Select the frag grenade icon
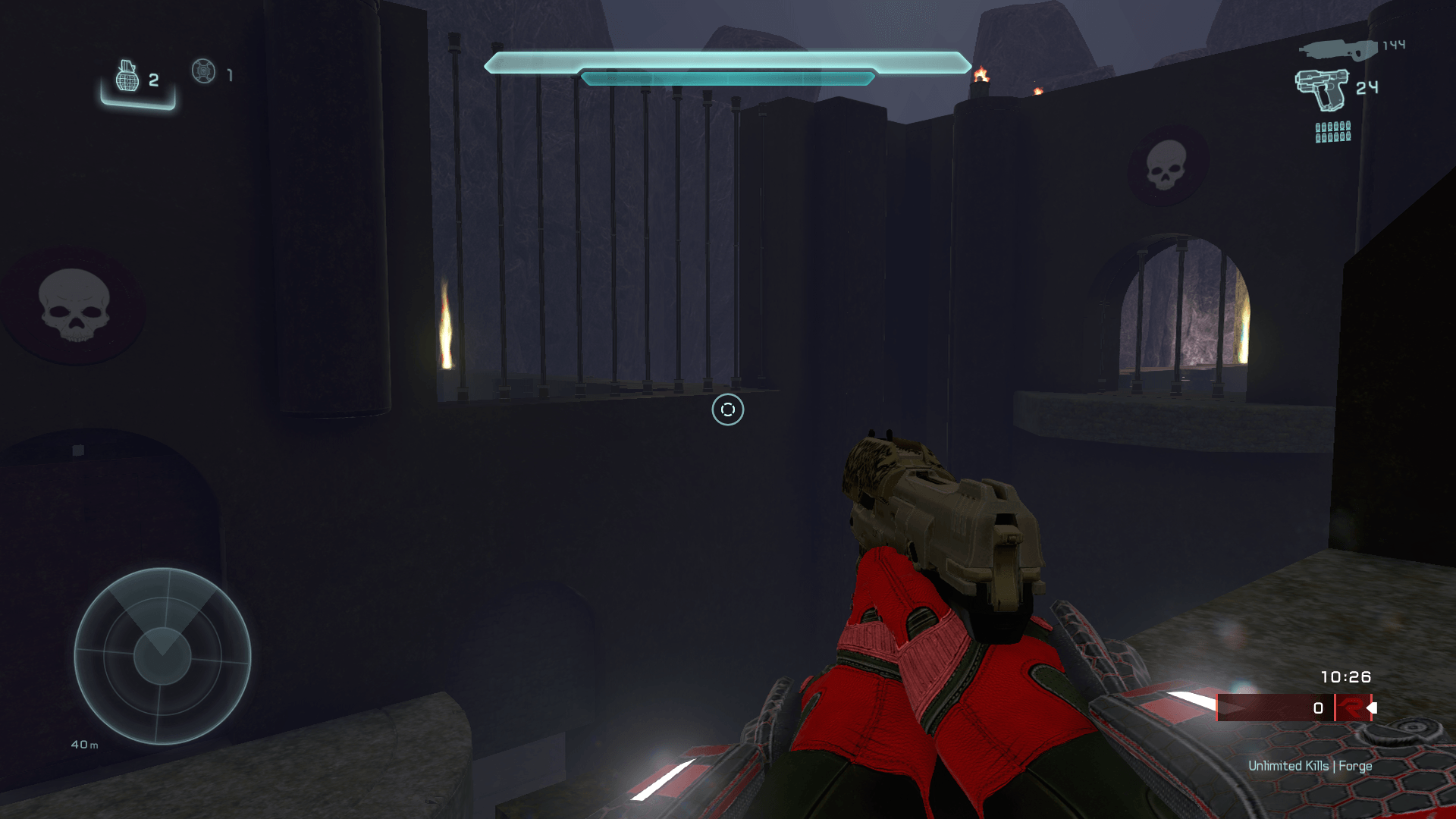 tap(127, 76)
